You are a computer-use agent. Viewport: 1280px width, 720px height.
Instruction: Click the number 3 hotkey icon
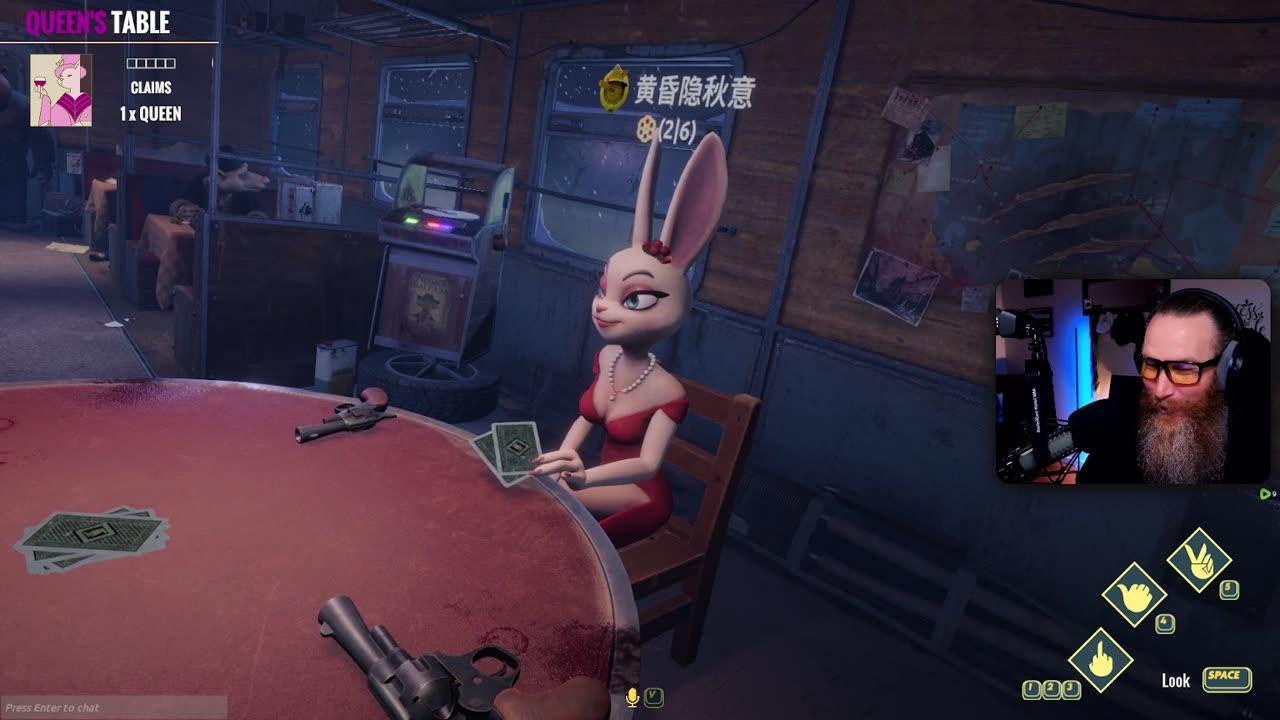click(x=1070, y=686)
